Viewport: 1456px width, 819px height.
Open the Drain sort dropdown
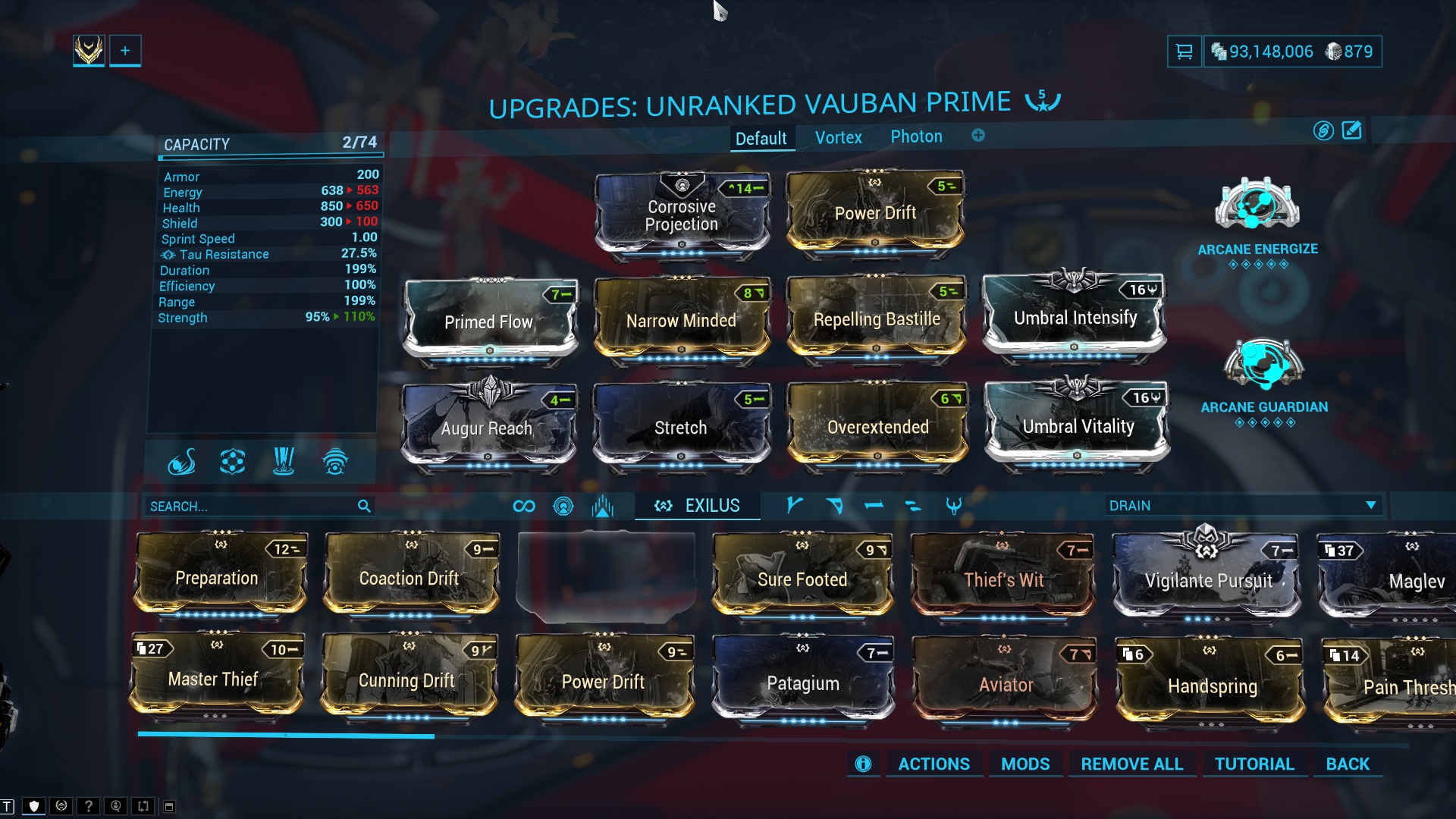tap(1241, 506)
